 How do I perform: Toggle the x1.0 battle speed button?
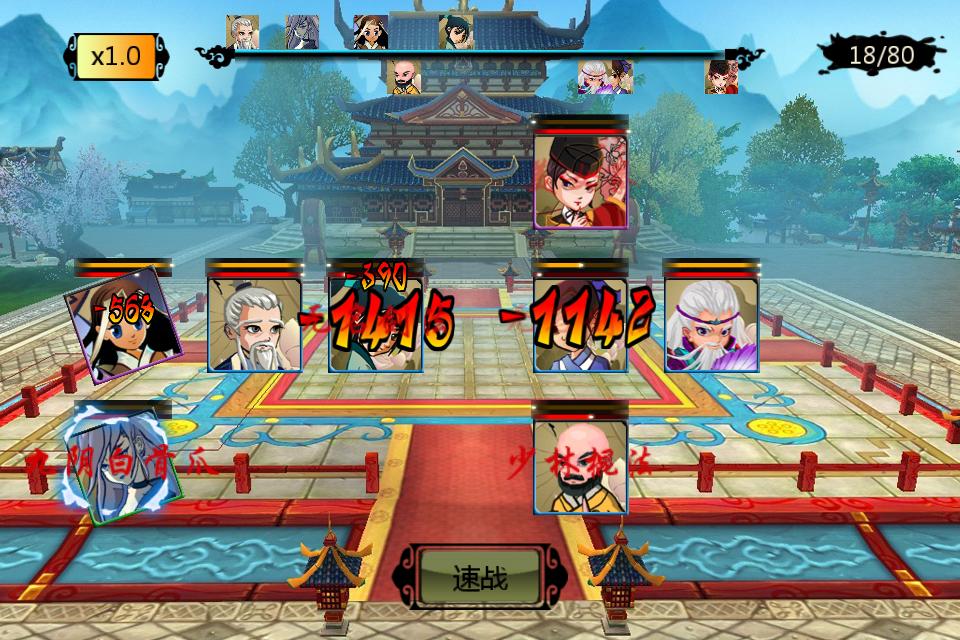tap(116, 56)
